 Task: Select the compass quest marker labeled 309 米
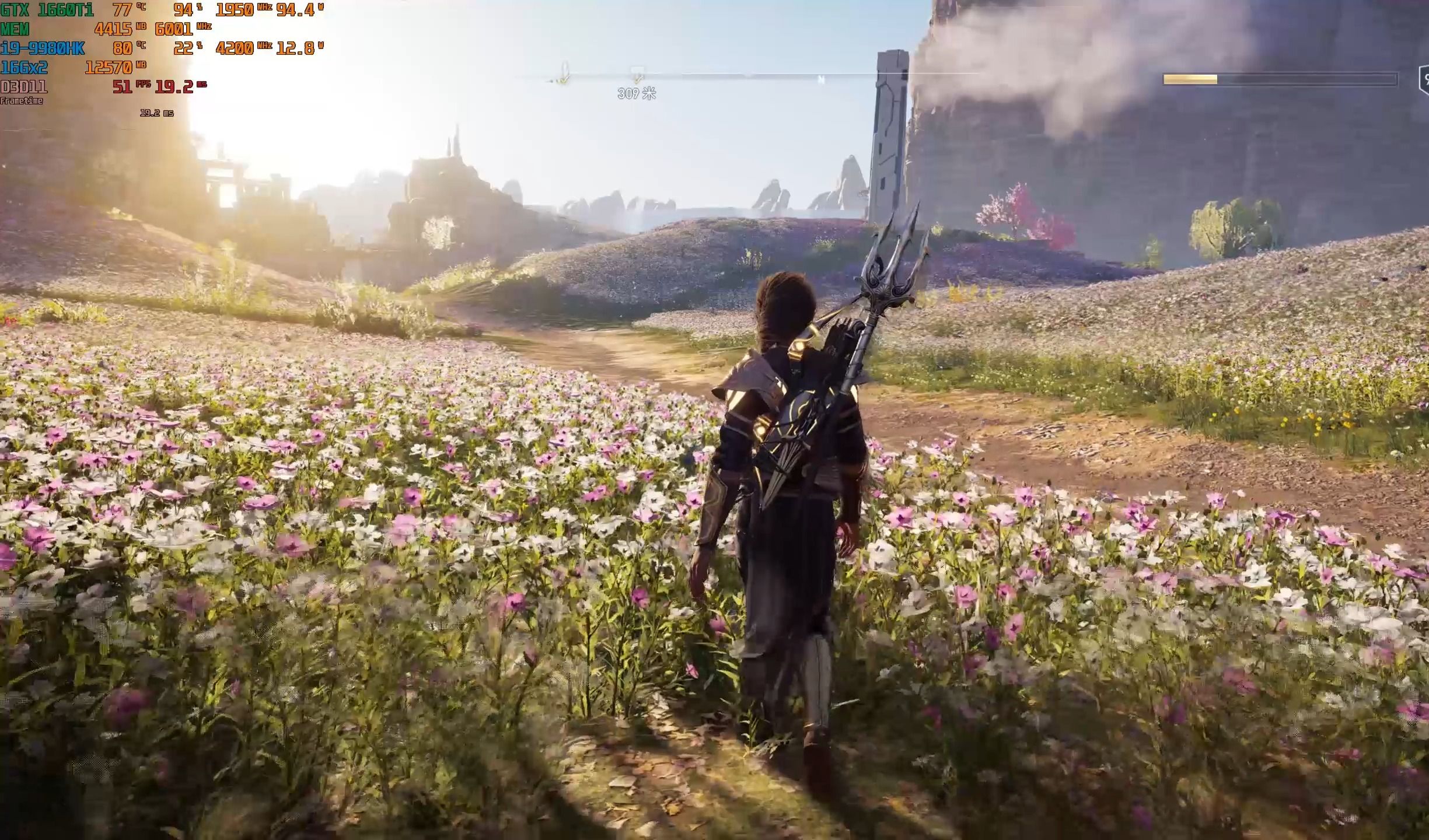coord(637,75)
